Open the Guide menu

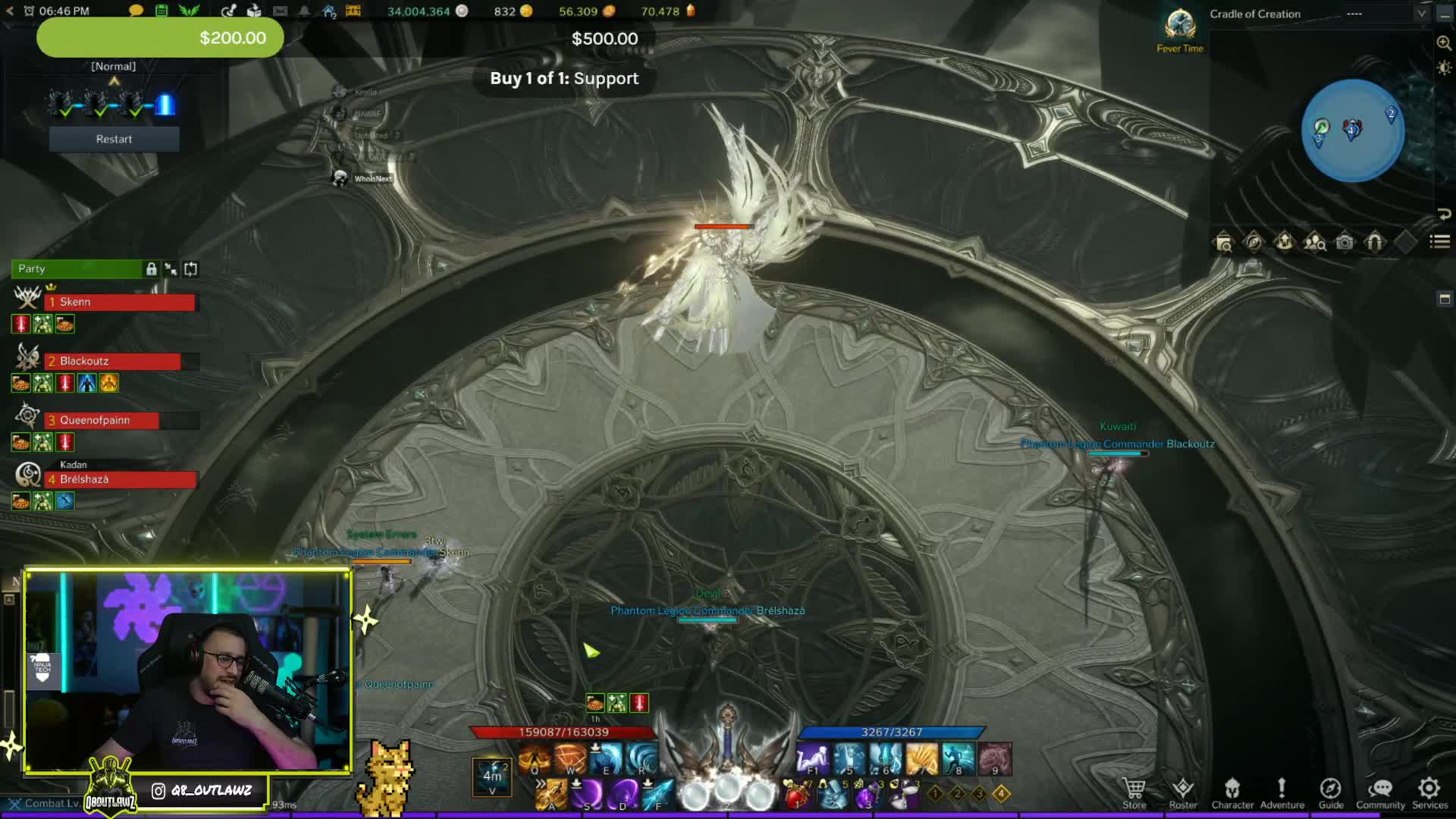(1331, 792)
